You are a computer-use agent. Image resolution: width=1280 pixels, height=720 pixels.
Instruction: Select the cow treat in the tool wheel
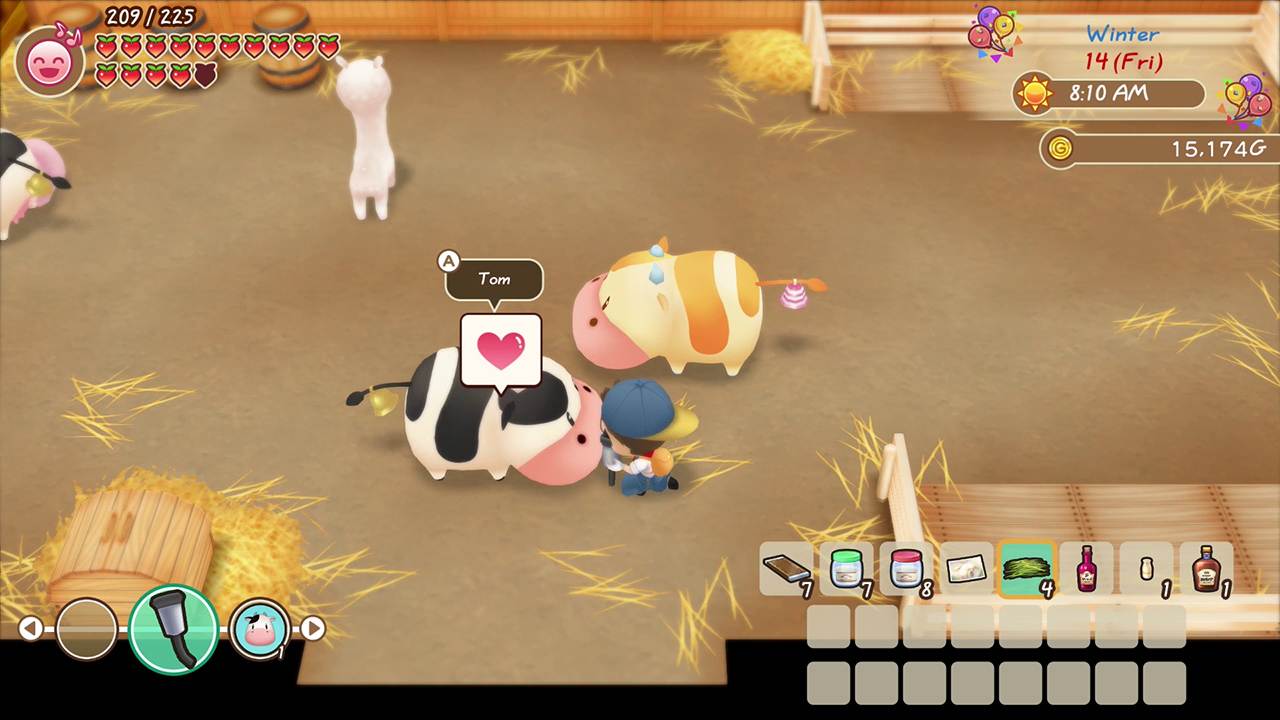(x=259, y=628)
